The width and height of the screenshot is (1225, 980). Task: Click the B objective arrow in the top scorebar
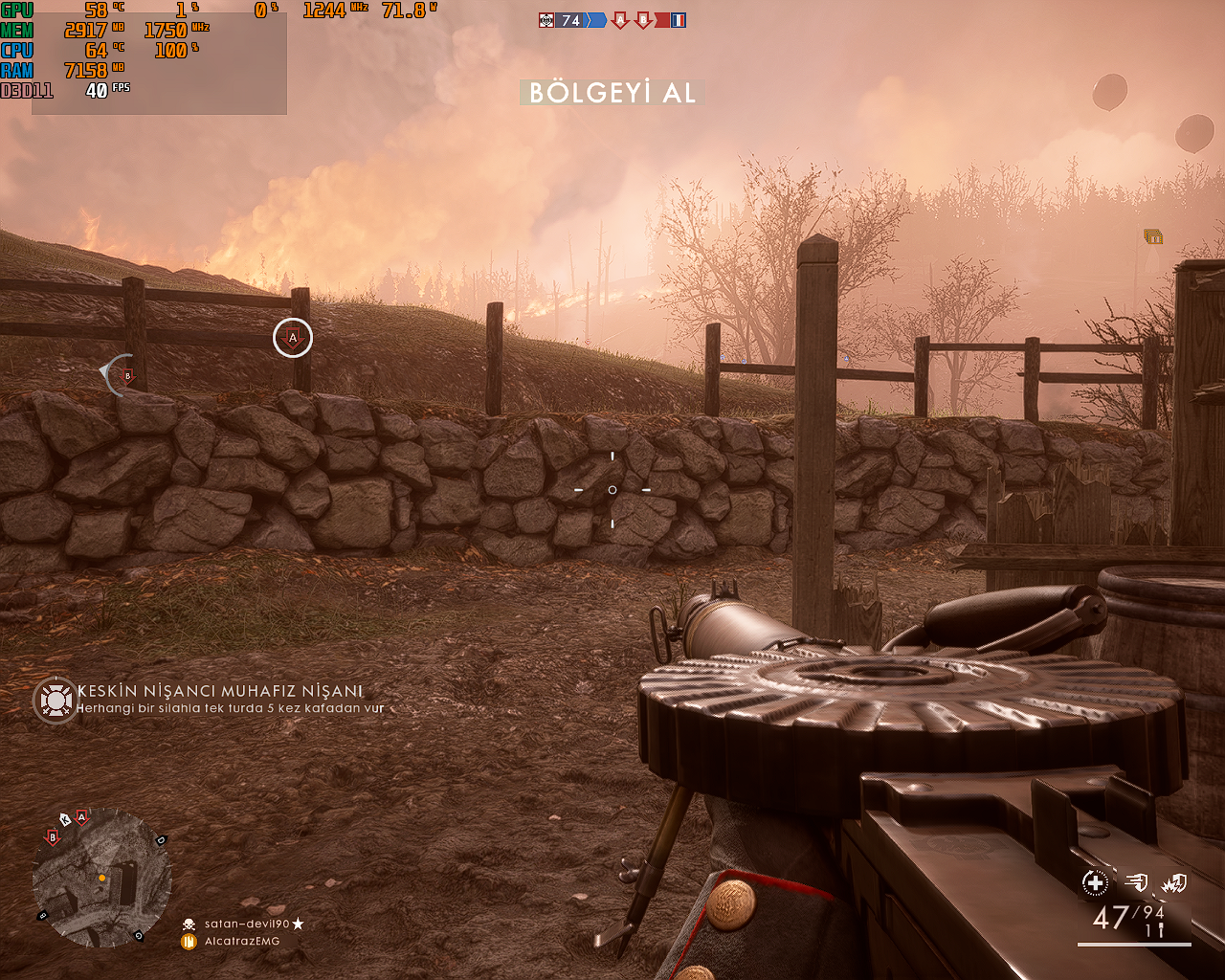643,20
